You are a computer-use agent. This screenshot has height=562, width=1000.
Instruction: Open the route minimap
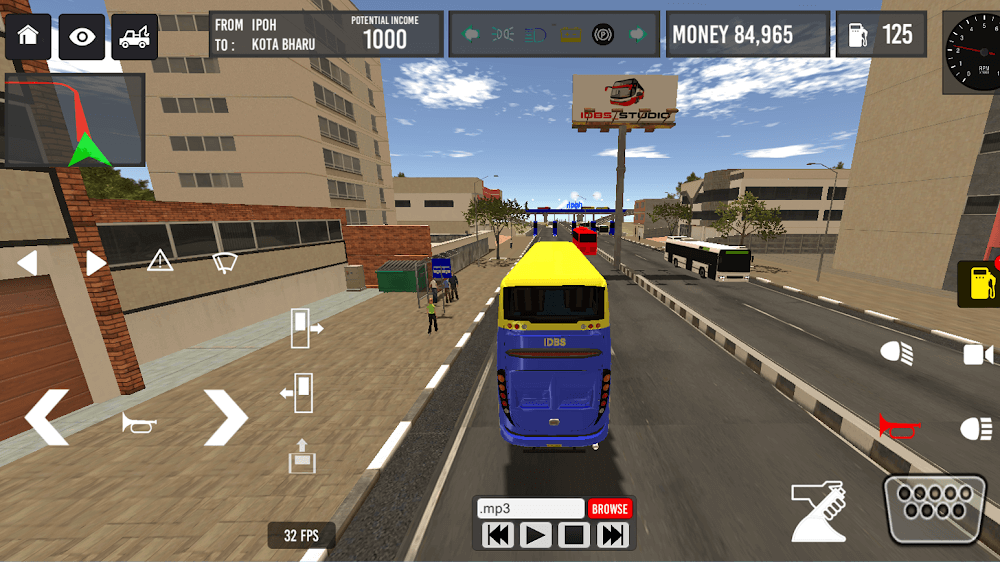pyautogui.click(x=75, y=120)
